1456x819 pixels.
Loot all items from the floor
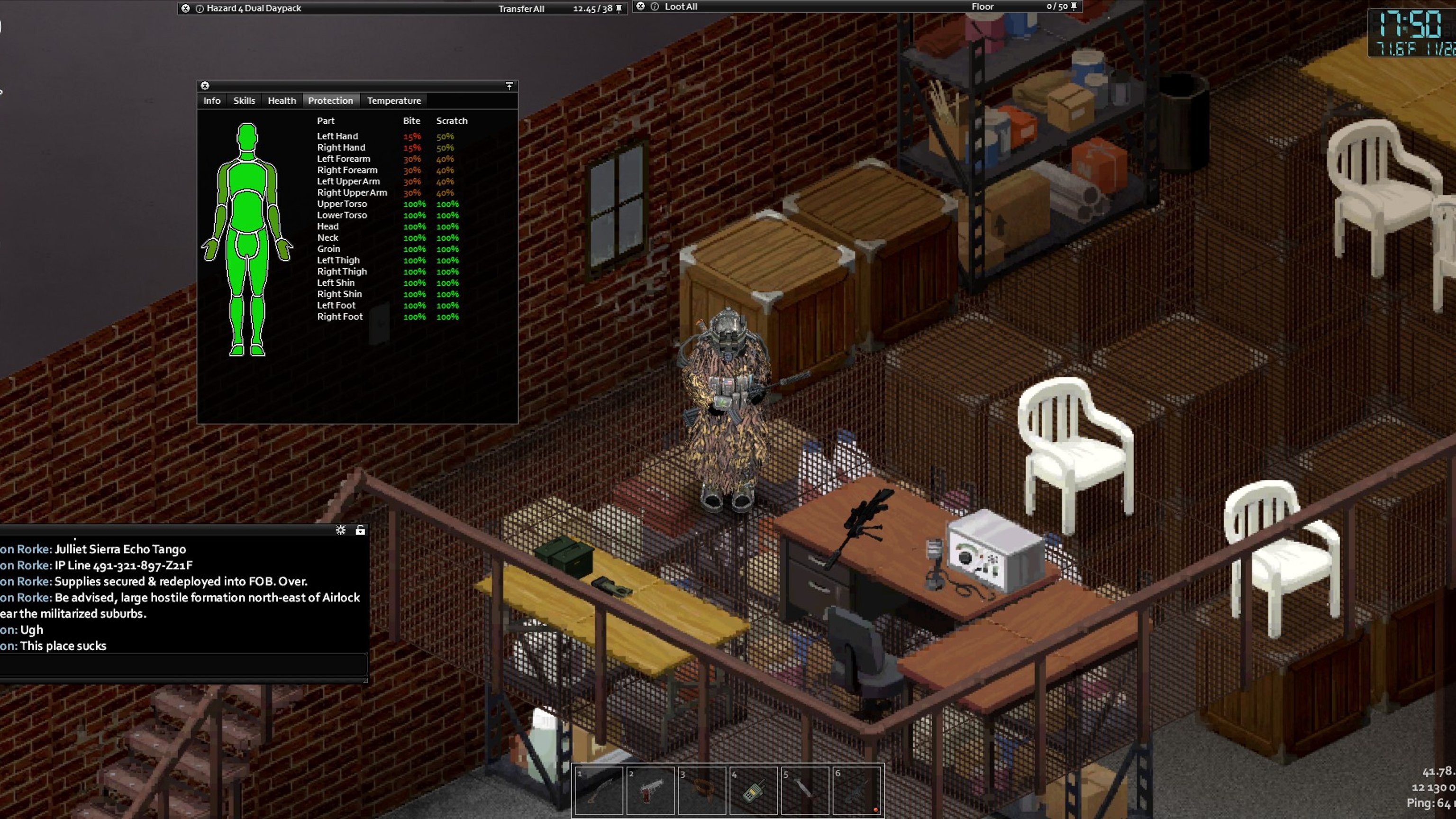pos(681,7)
